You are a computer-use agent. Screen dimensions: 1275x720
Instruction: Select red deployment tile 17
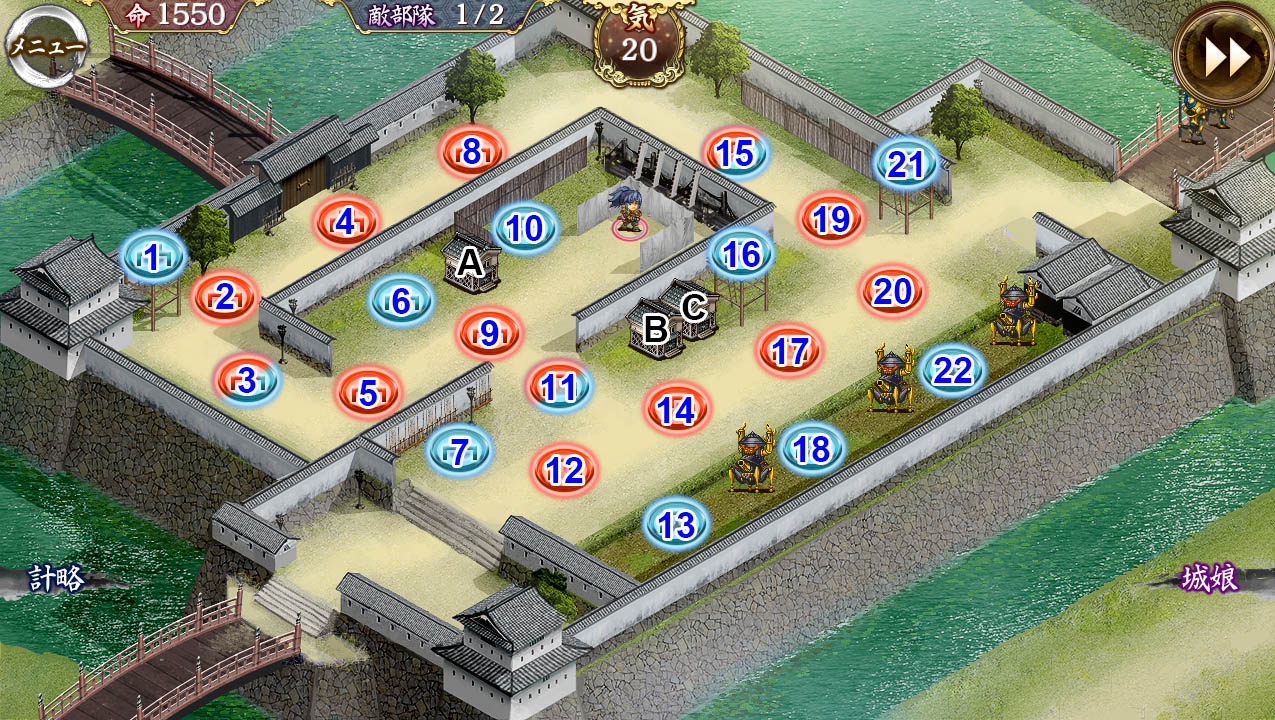point(790,351)
